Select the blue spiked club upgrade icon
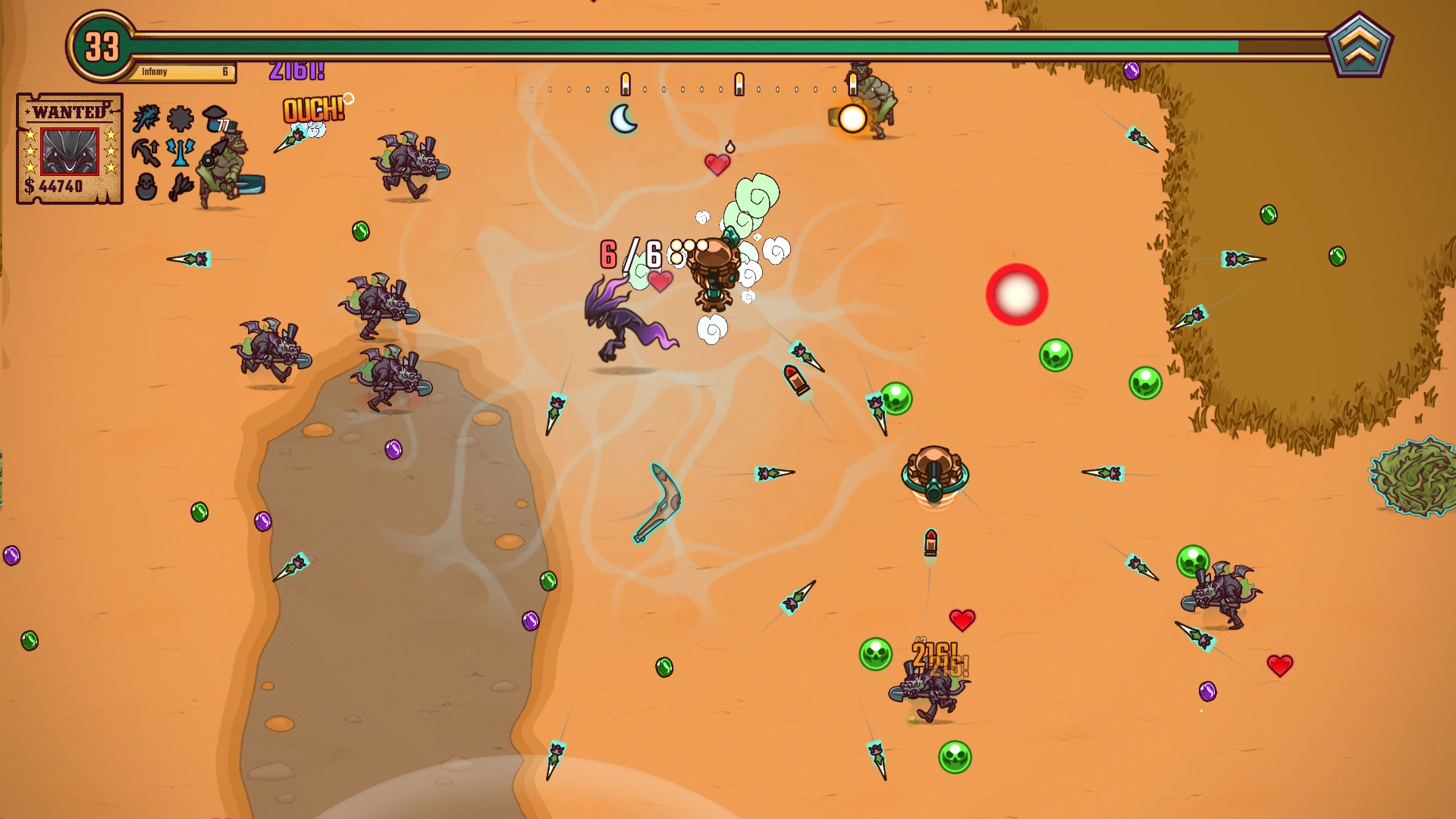 pos(146,118)
